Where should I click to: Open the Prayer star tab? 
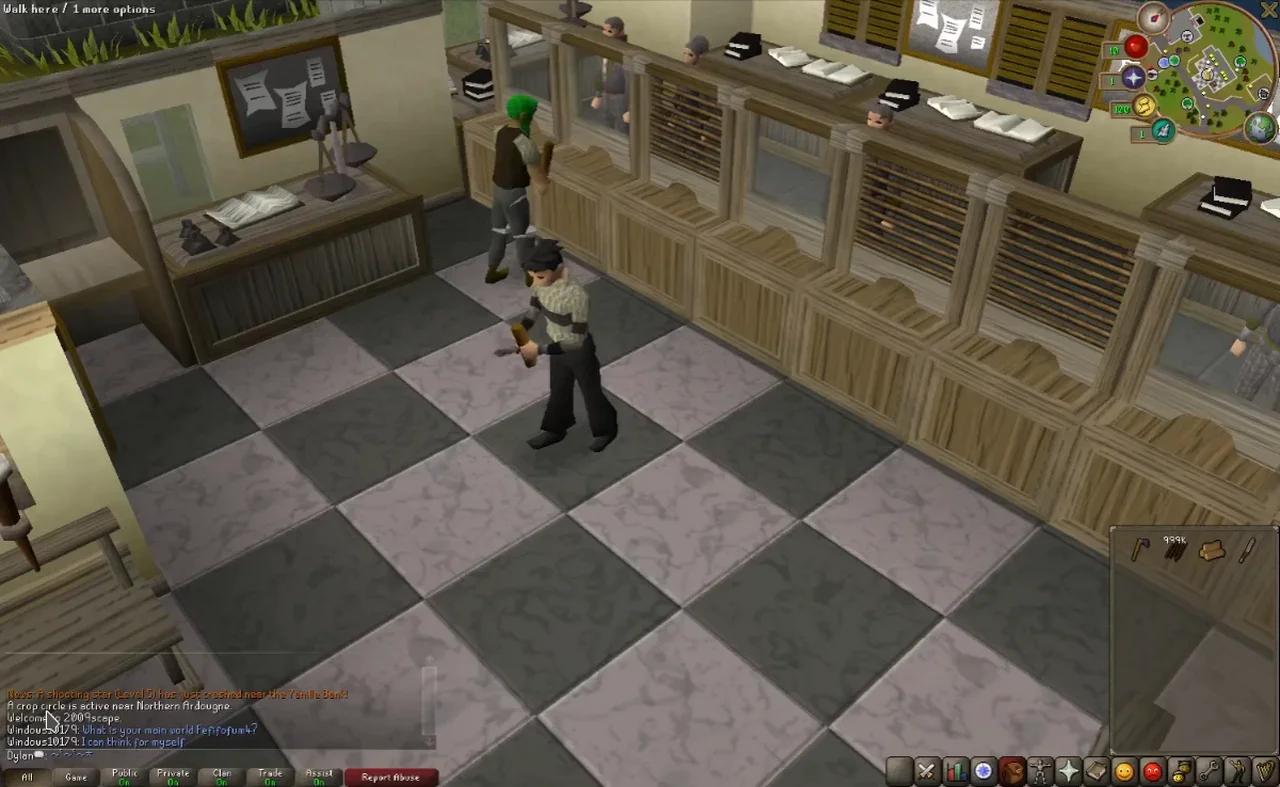coord(1069,770)
